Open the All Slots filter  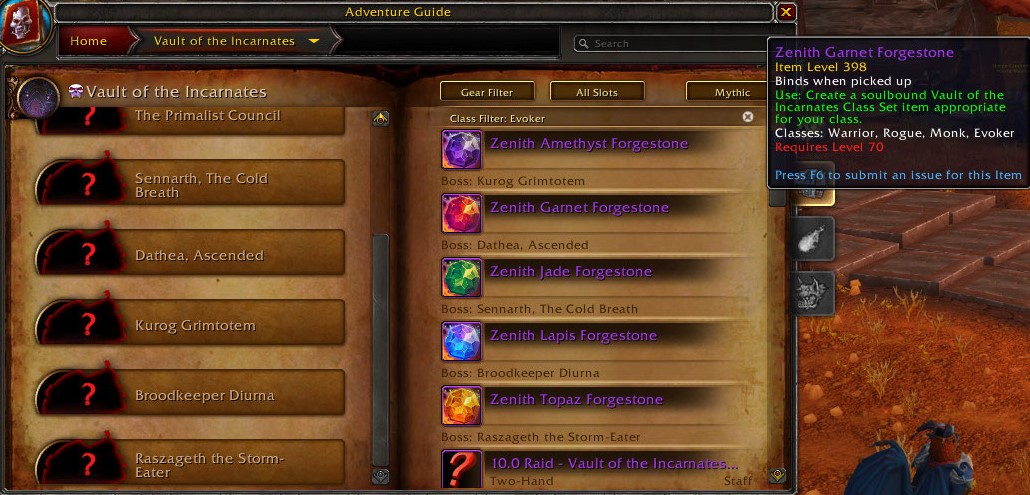[x=596, y=92]
